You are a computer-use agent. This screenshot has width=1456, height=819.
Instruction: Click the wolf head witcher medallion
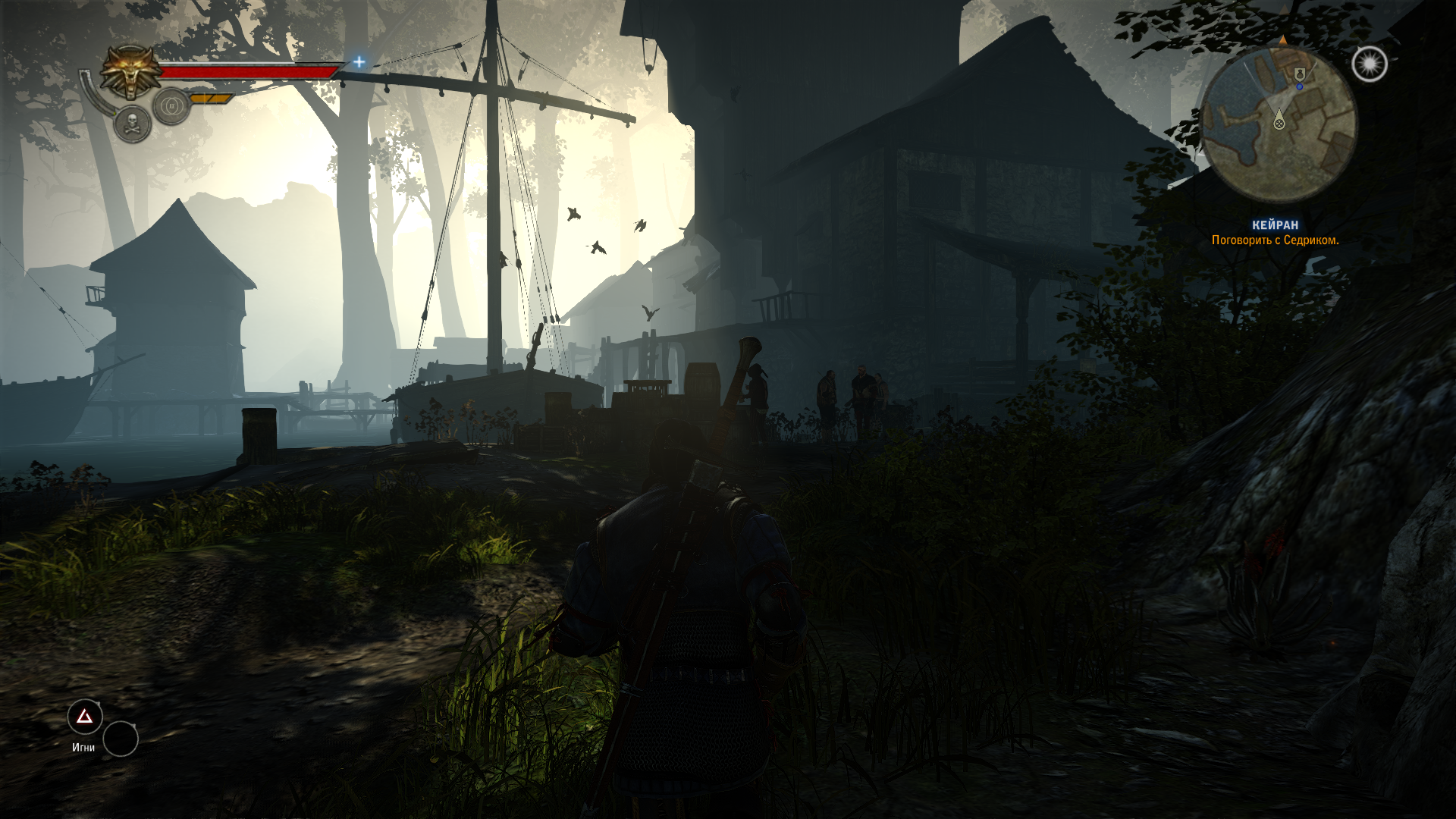tap(128, 71)
